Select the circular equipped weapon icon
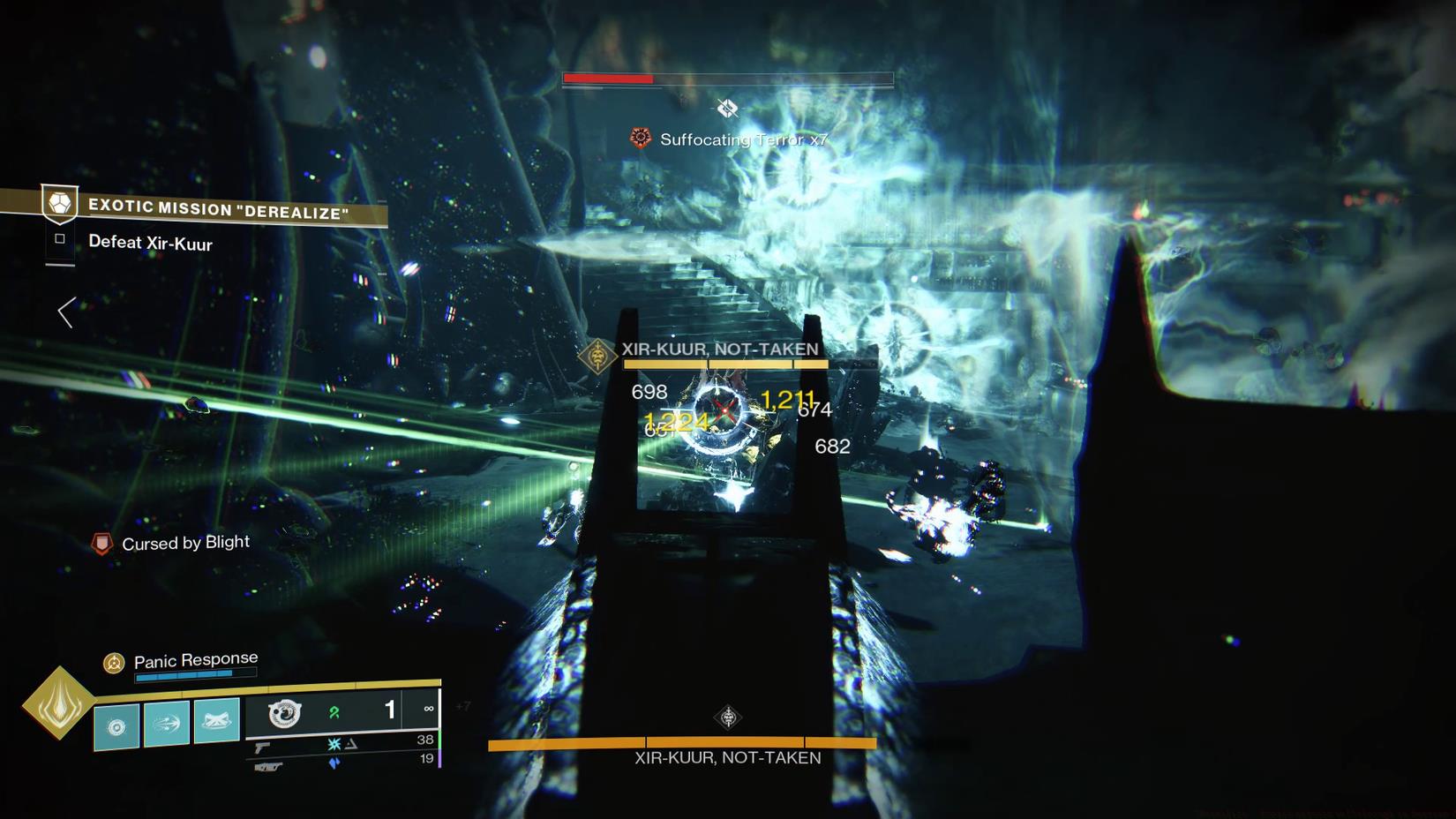The height and width of the screenshot is (819, 1456). (x=284, y=715)
